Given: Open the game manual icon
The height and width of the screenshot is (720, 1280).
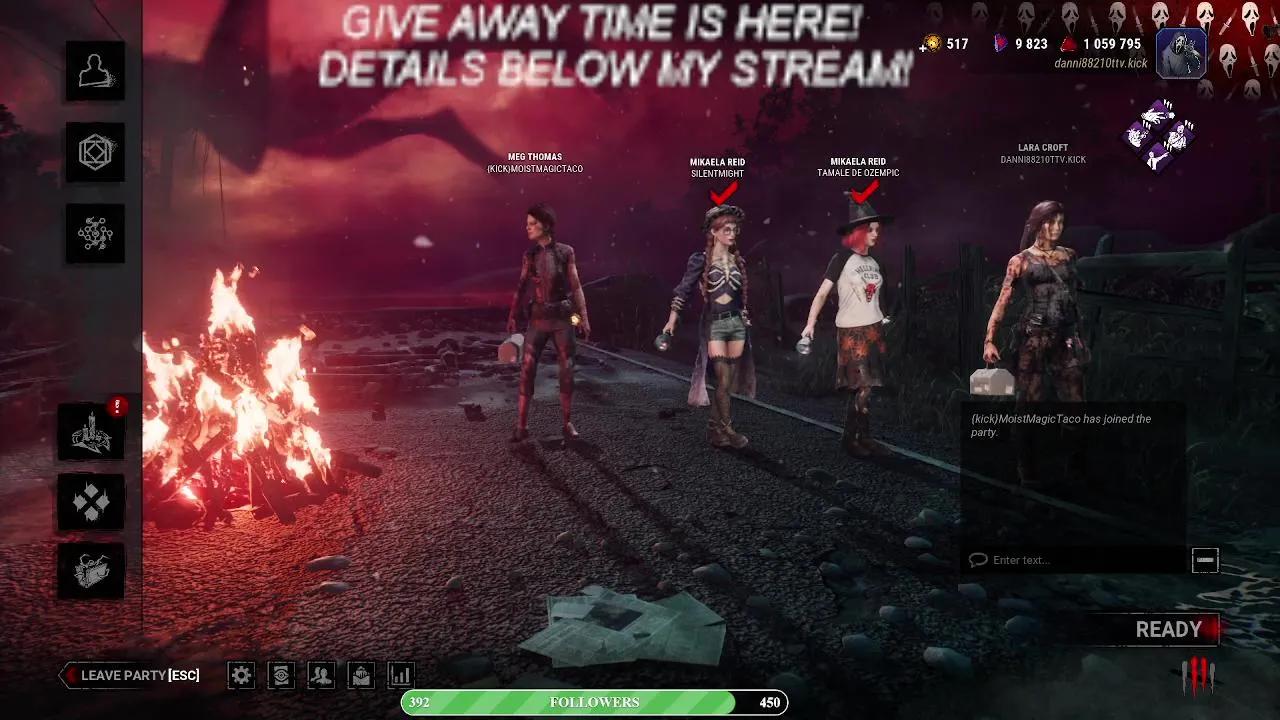Looking at the screenshot, I should tap(361, 676).
